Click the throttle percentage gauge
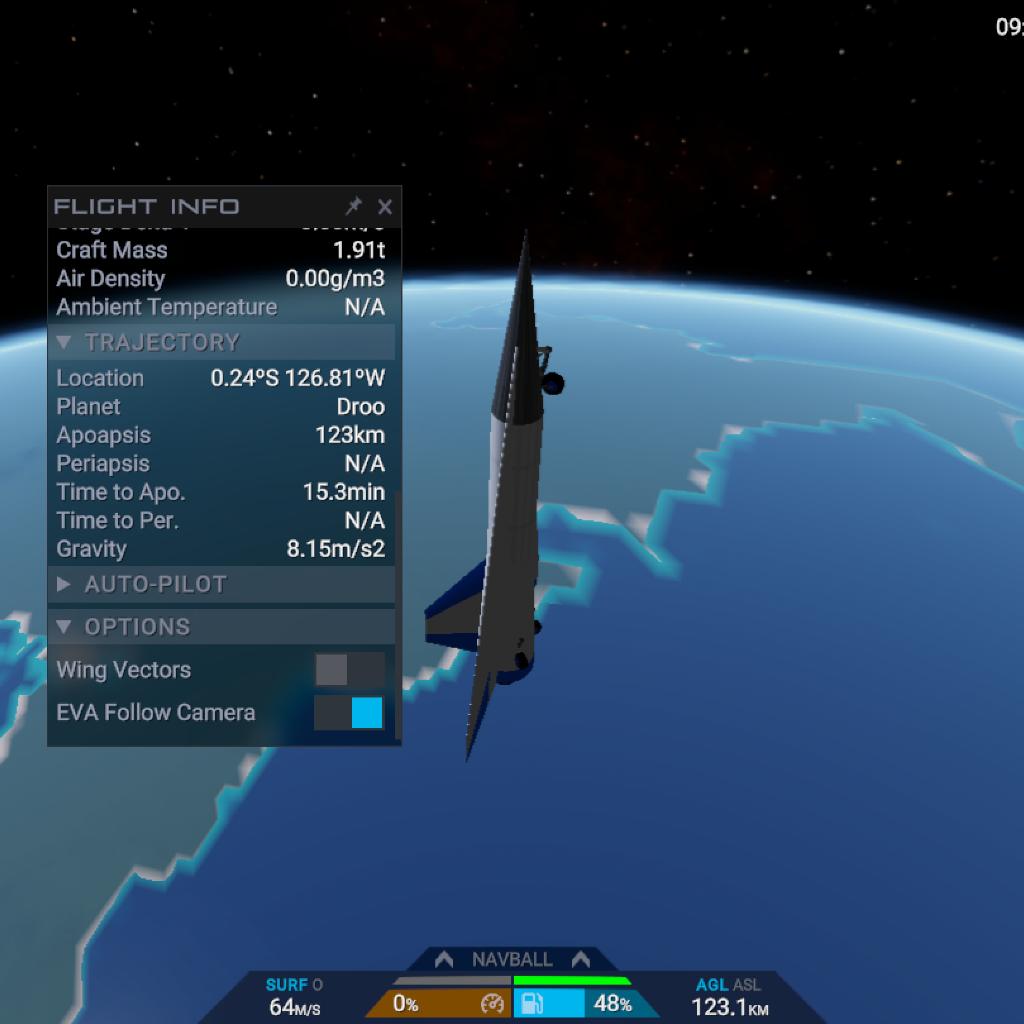Viewport: 1024px width, 1024px height. [438, 1004]
